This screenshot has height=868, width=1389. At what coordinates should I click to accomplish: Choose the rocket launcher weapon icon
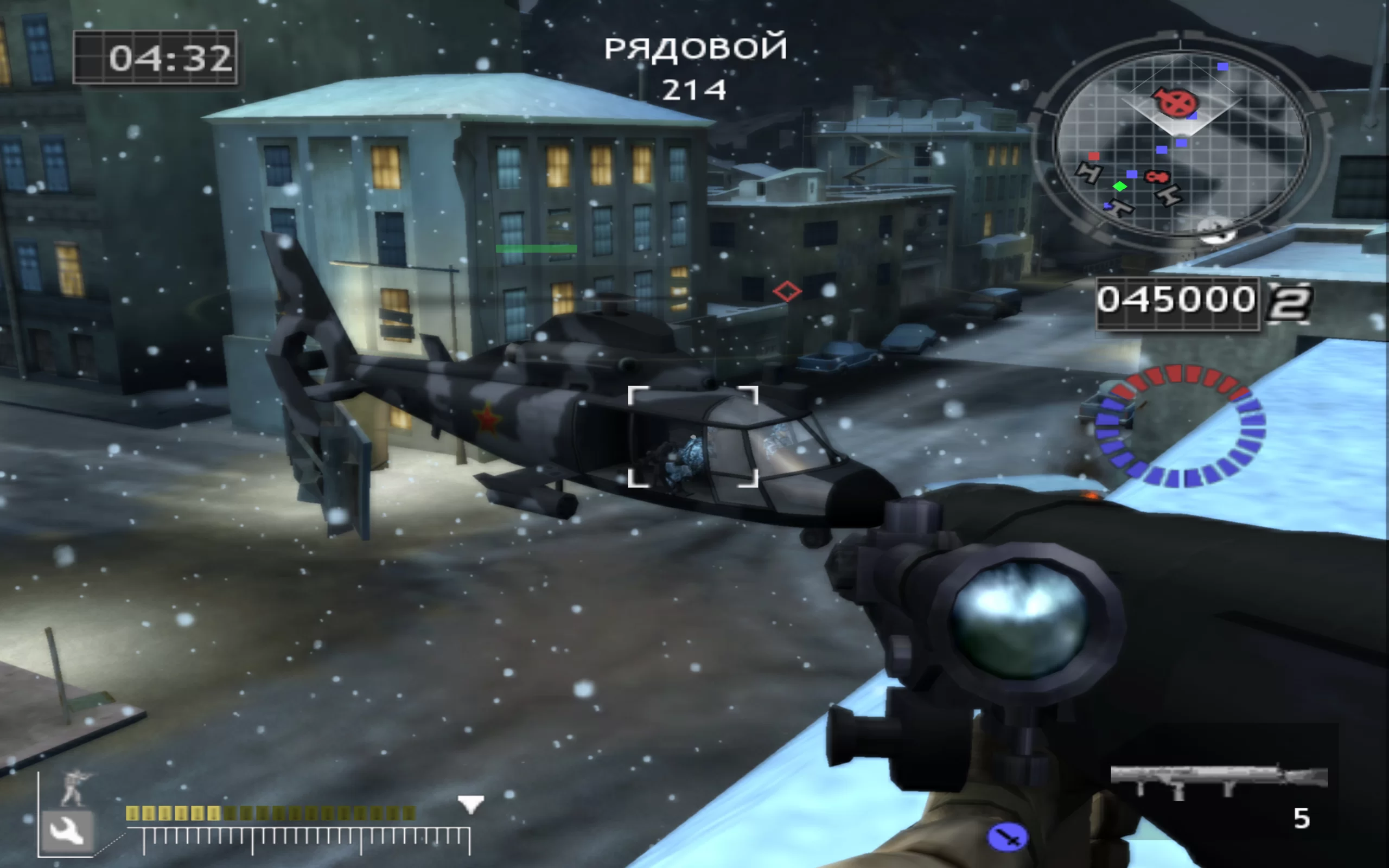tap(1218, 780)
